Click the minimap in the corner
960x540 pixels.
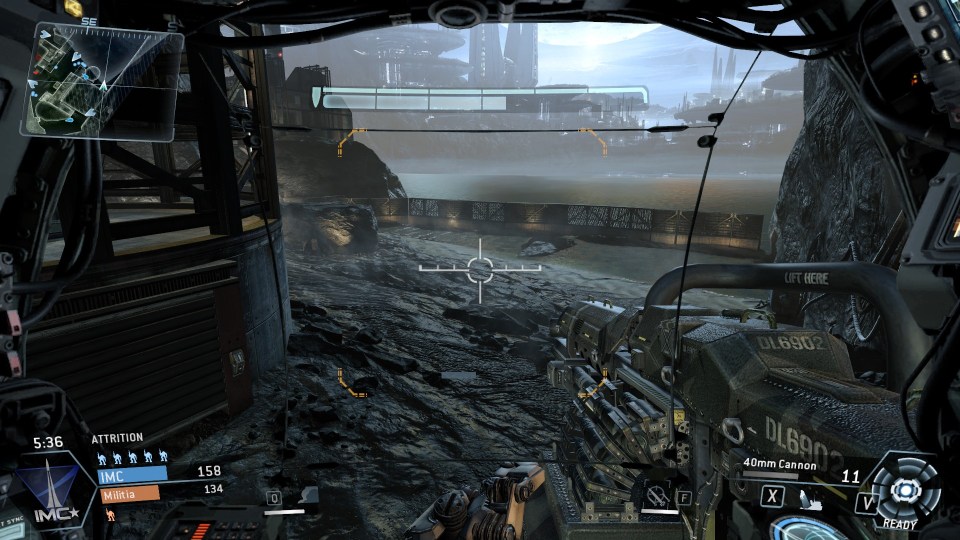[x=106, y=79]
